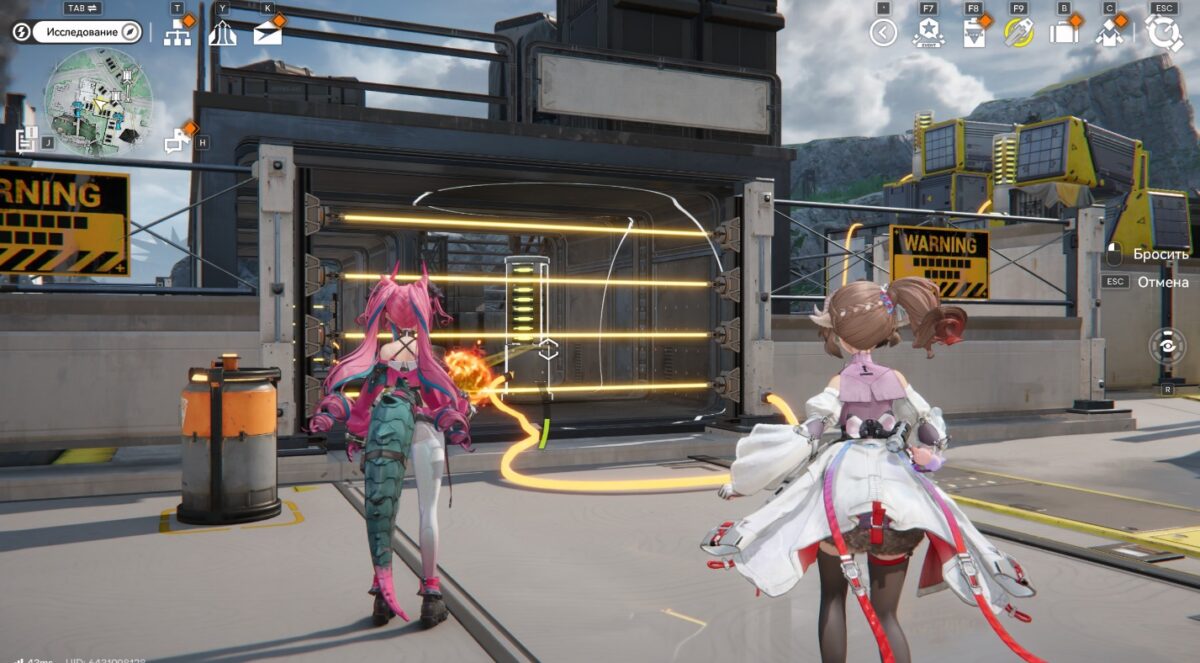This screenshot has height=663, width=1200.
Task: Open the yellow circular ticket icon
Action: point(1018,33)
